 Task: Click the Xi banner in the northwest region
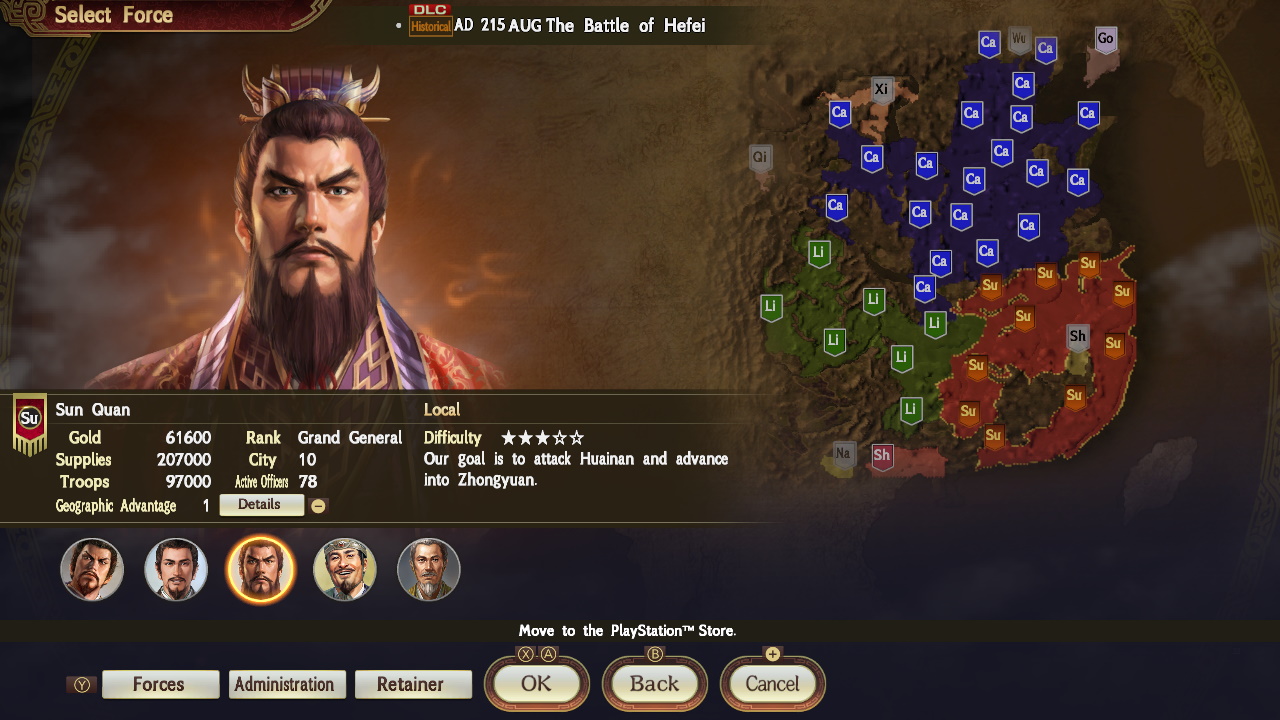(x=882, y=88)
